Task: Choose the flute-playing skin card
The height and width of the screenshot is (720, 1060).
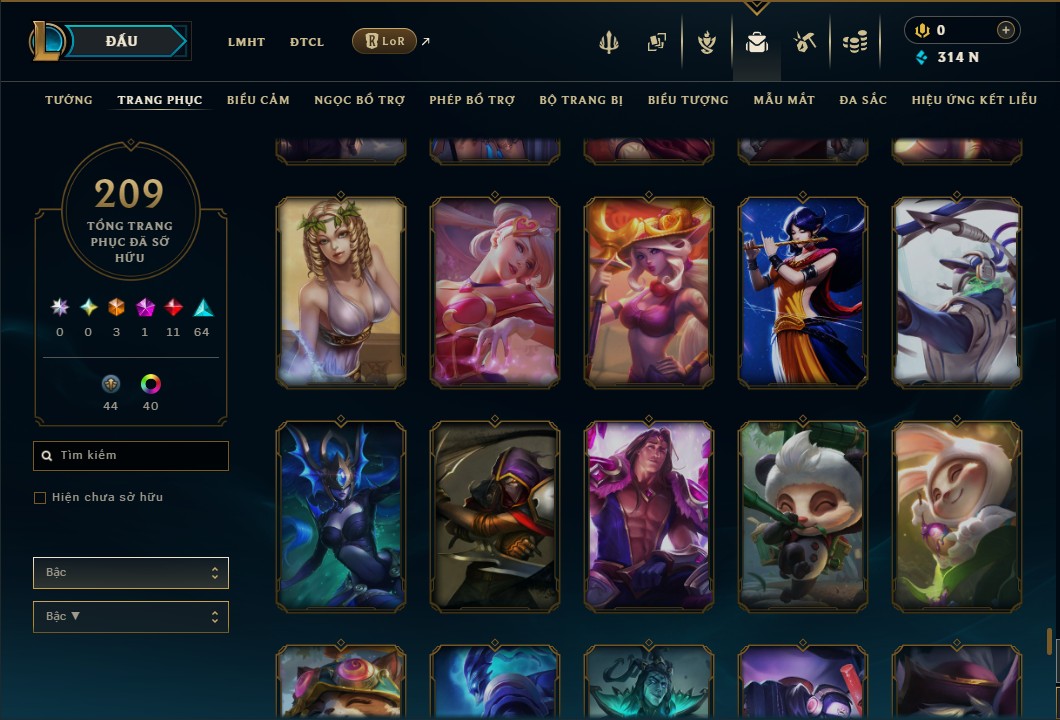Action: (803, 291)
